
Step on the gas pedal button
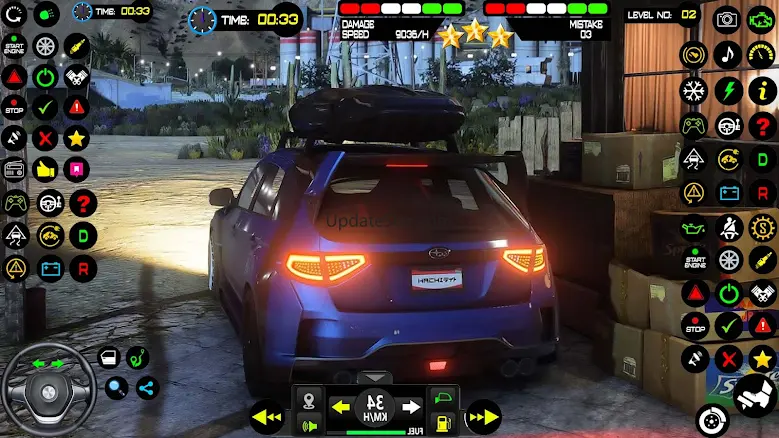coord(755,398)
